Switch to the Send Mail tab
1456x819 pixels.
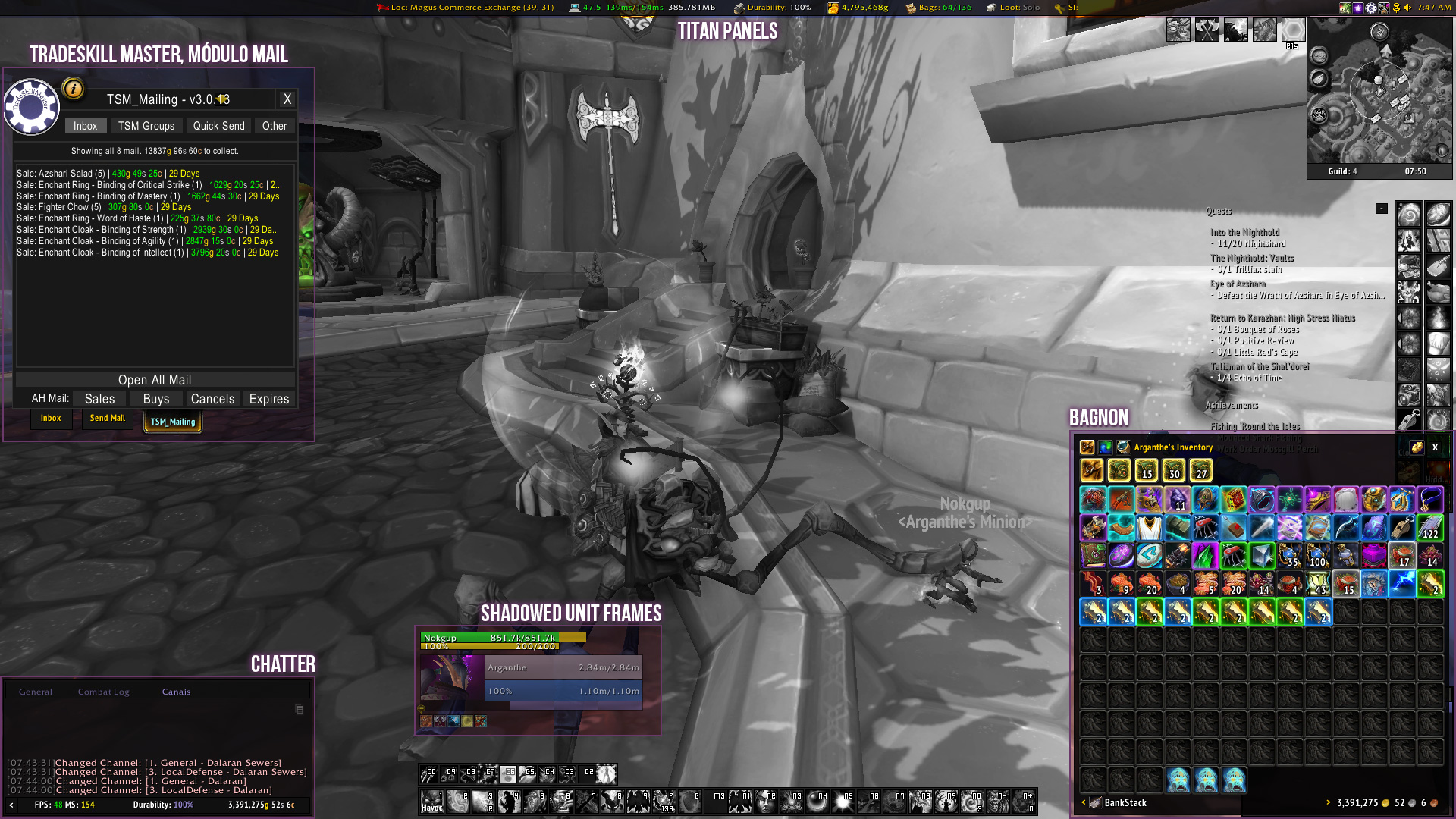coord(107,419)
